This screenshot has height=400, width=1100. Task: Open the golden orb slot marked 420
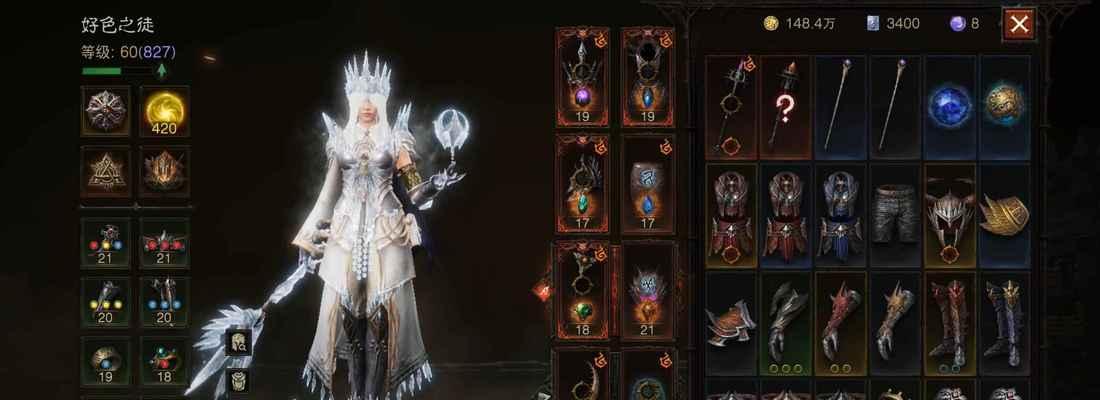click(165, 110)
